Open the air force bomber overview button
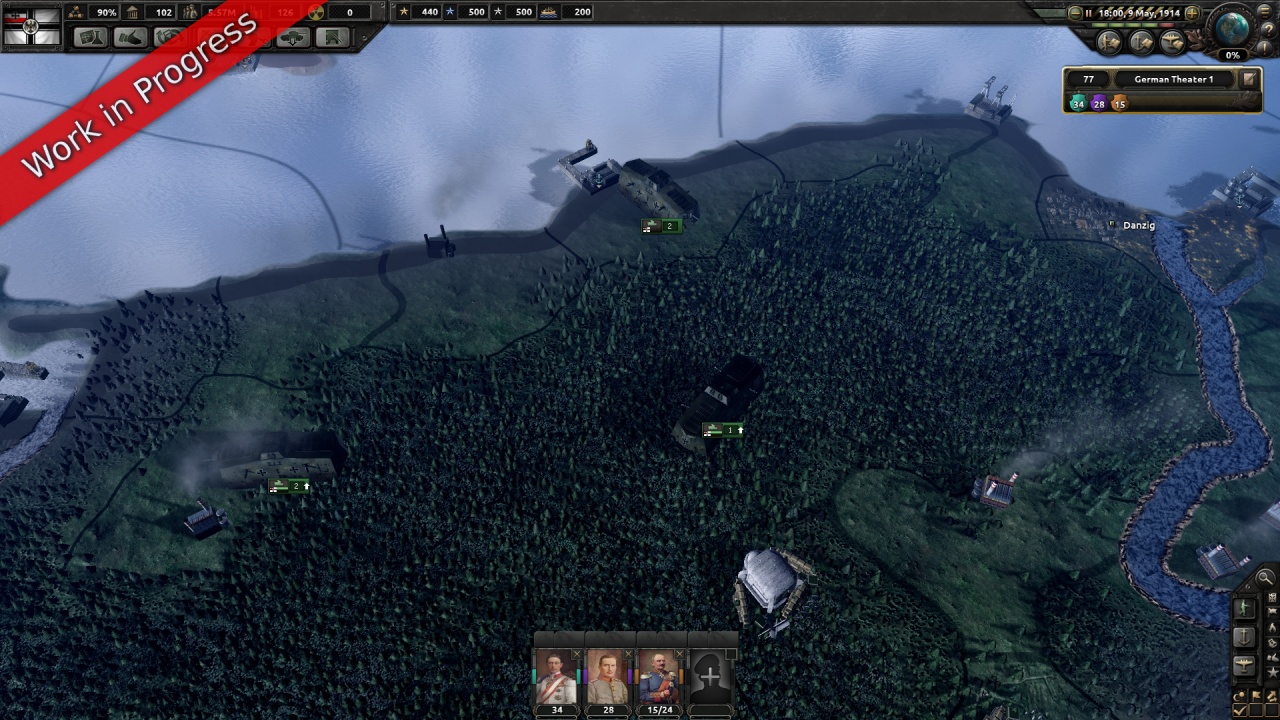The width and height of the screenshot is (1280, 720). 1172,42
